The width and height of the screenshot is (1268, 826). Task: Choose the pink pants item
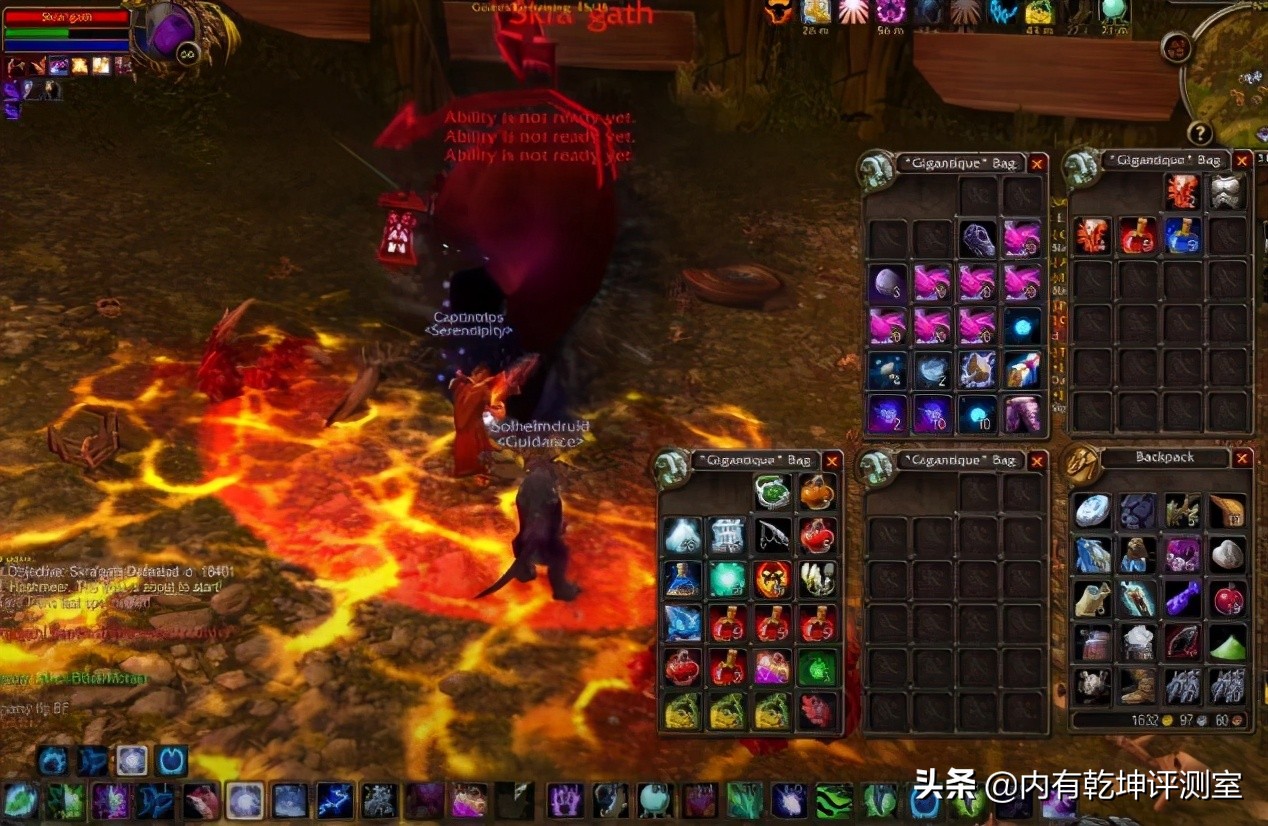[x=1022, y=413]
